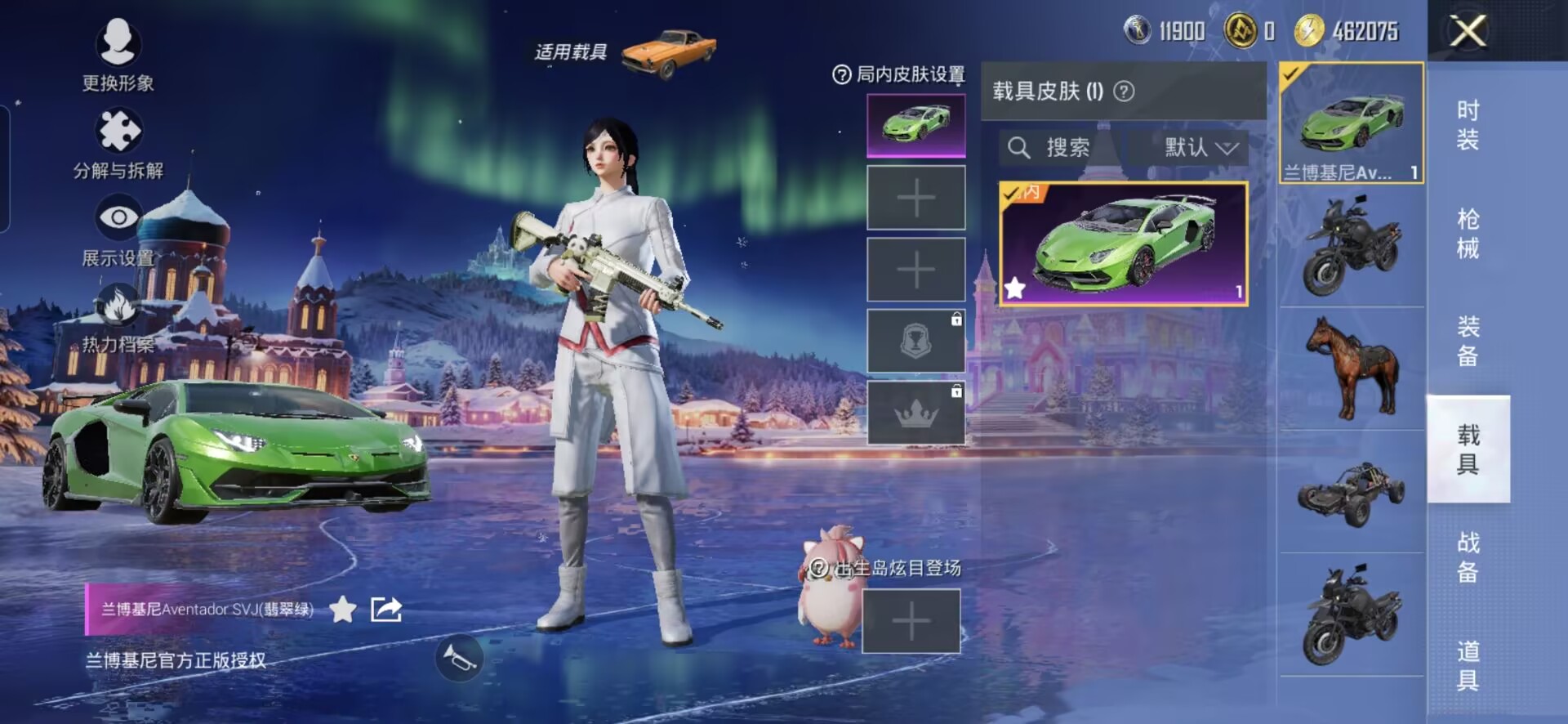Add an 出生岛炫目登场 entrance effect

pos(911,621)
